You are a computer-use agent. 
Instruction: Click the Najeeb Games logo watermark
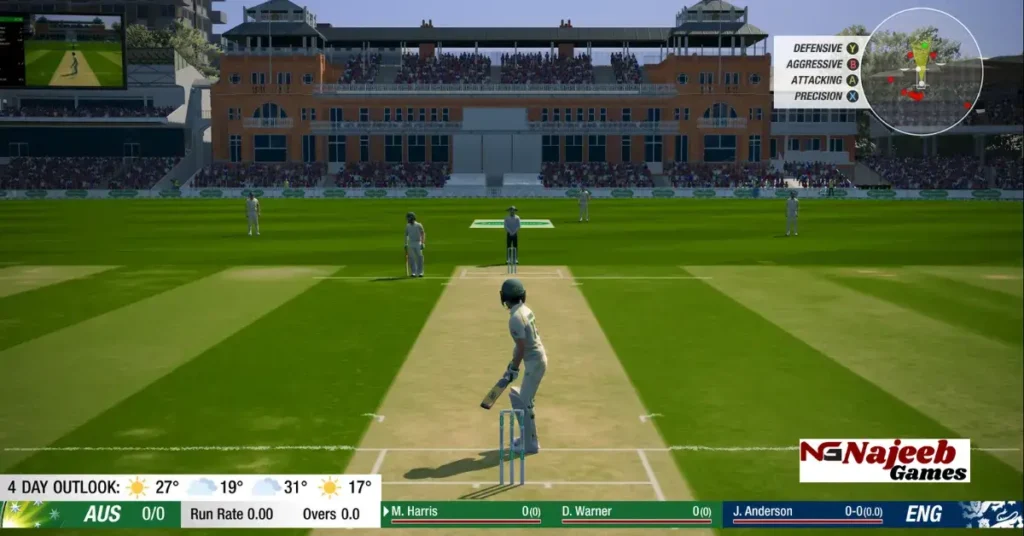(x=884, y=461)
